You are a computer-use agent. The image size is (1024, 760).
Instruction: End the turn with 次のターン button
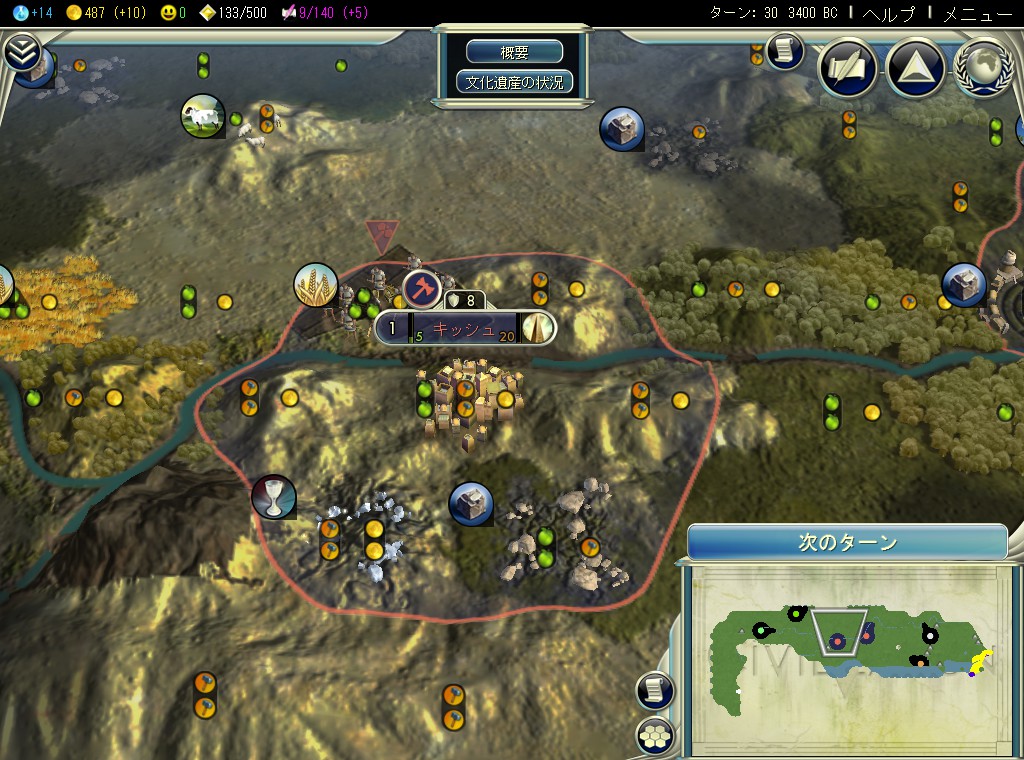[847, 543]
